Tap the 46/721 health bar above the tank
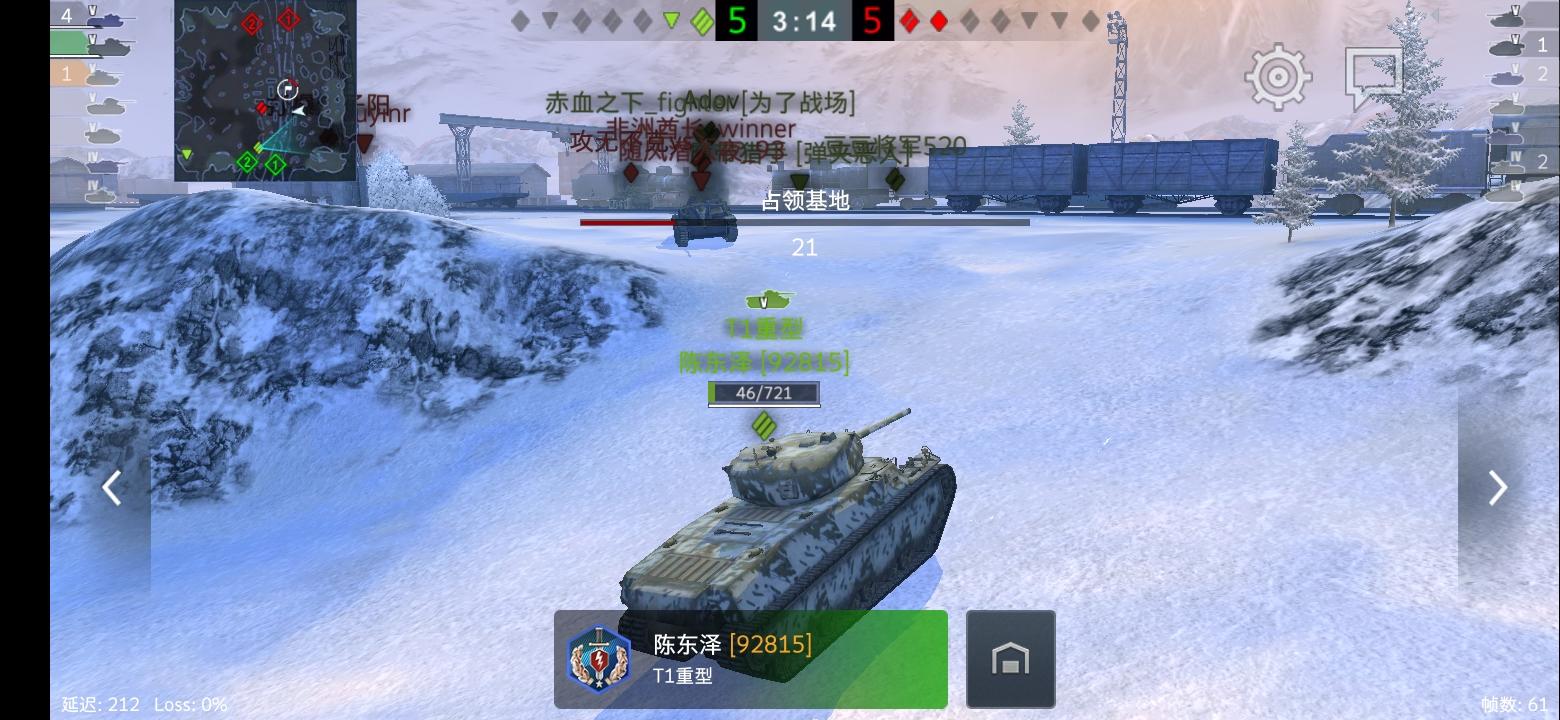This screenshot has width=1560, height=720. click(764, 393)
